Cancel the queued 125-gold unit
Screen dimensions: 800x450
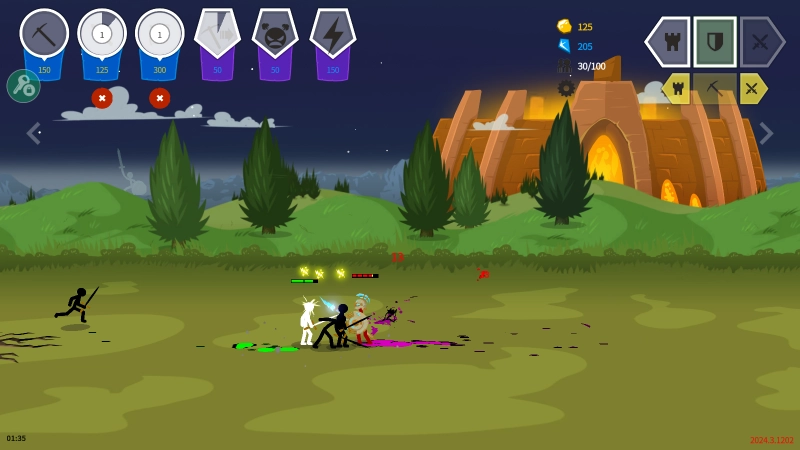click(102, 98)
